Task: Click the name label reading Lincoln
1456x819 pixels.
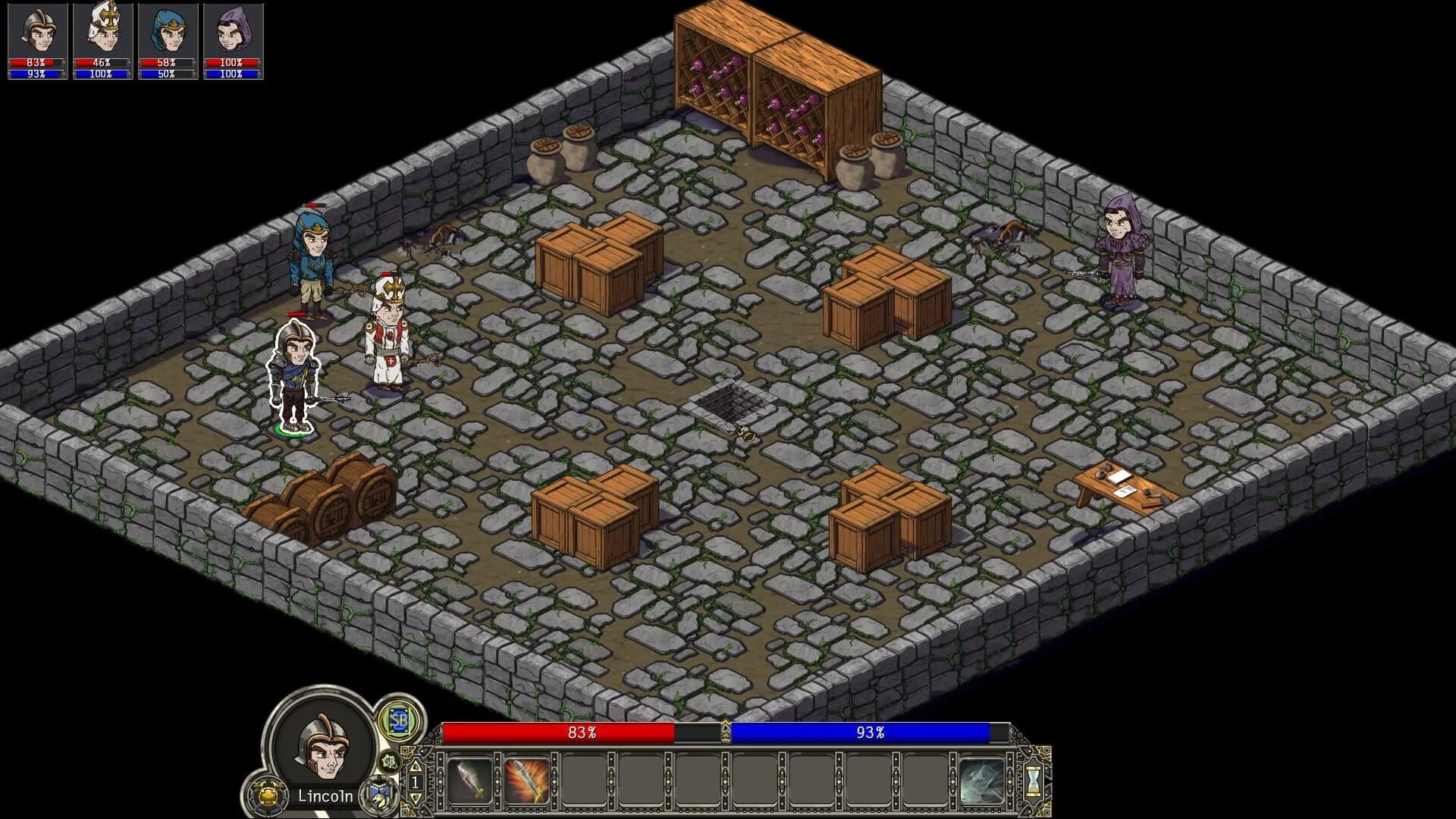Action: pyautogui.click(x=326, y=797)
